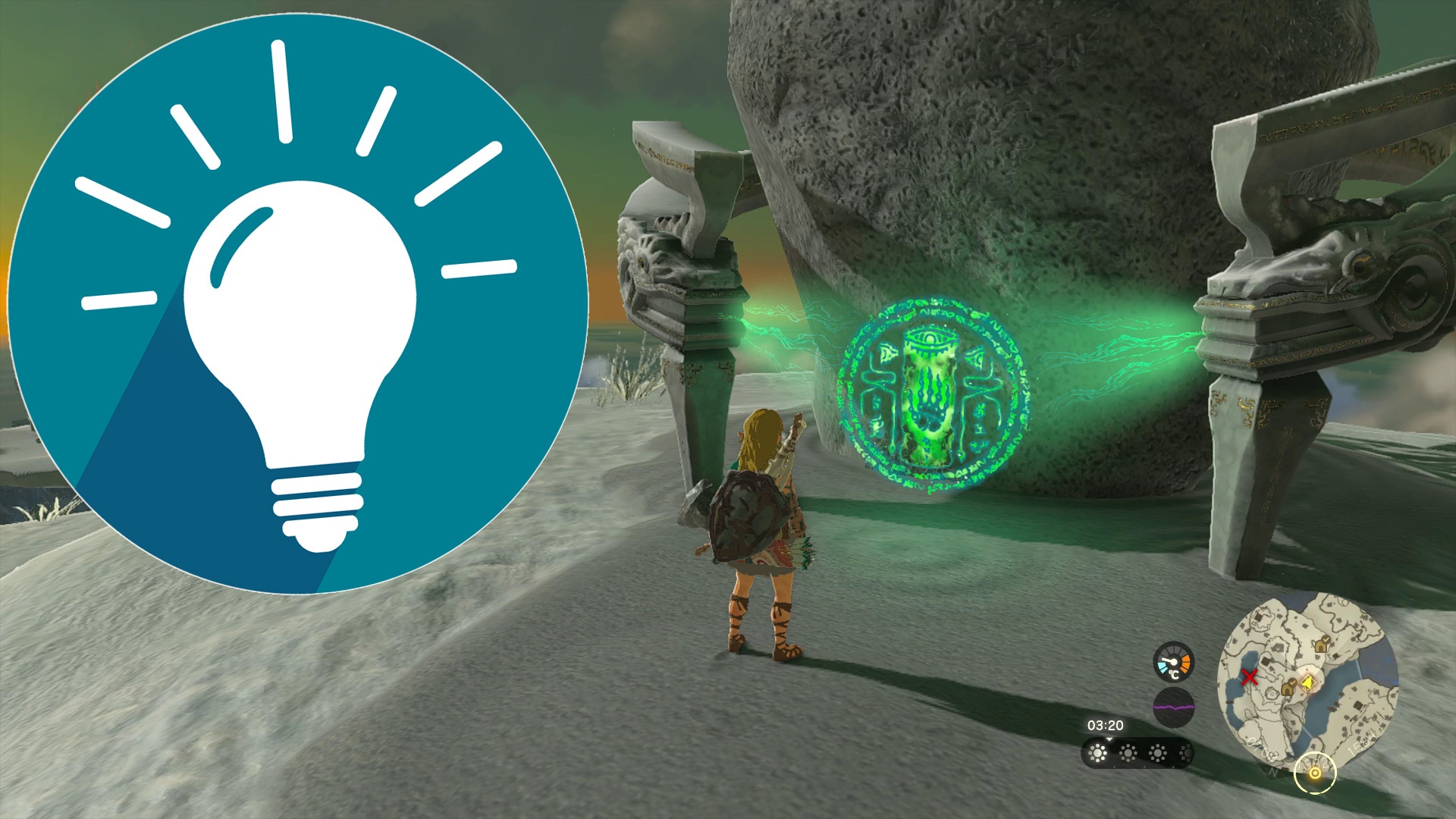Click the 03:20 time display

(1105, 726)
